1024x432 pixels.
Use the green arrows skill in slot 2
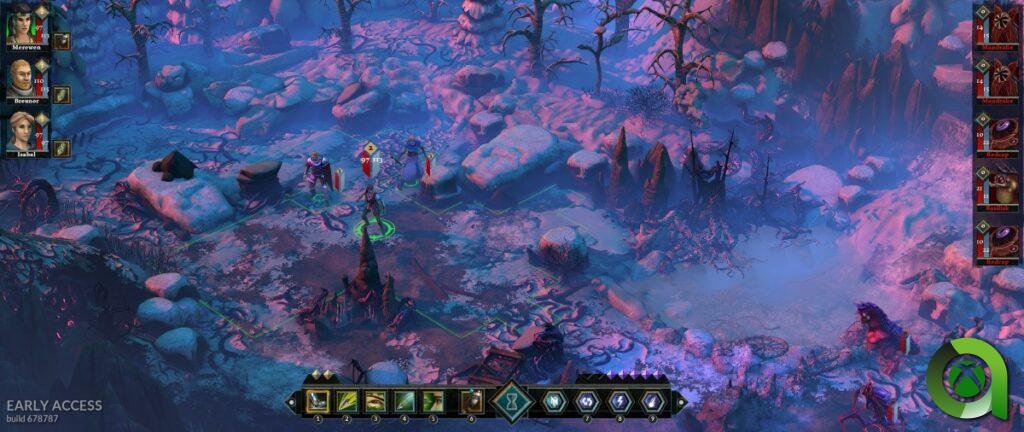(347, 401)
